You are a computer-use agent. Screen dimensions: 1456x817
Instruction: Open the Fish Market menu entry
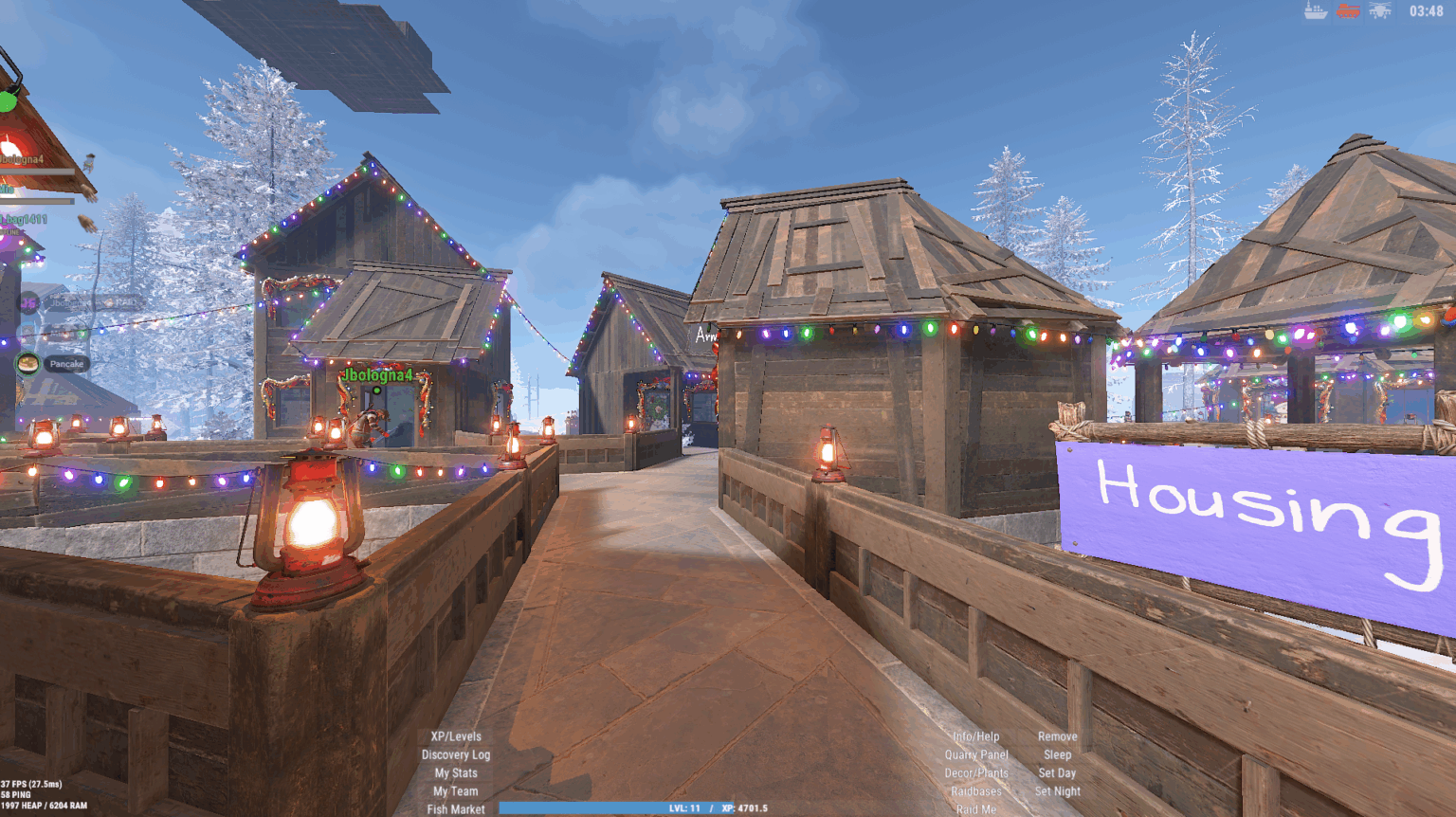(456, 808)
